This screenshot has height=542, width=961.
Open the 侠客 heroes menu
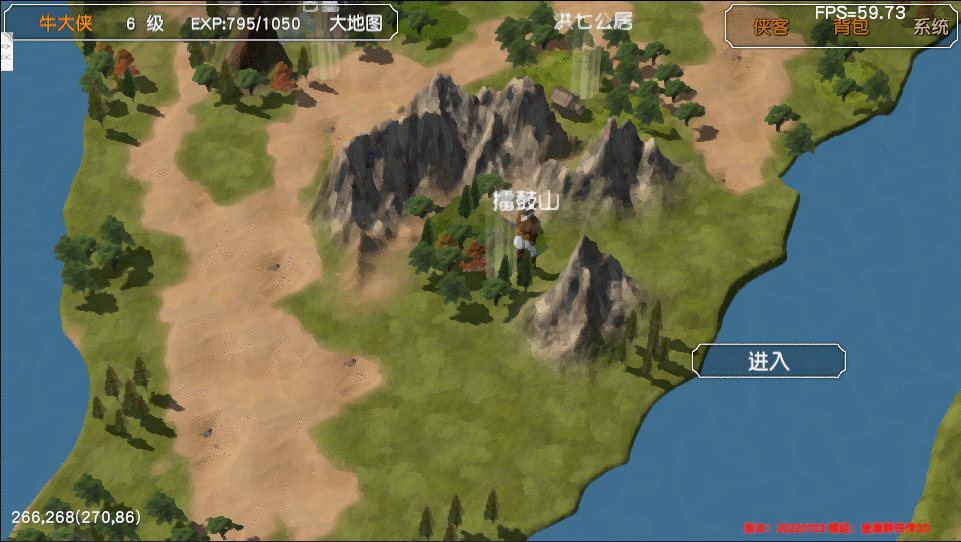tap(771, 27)
